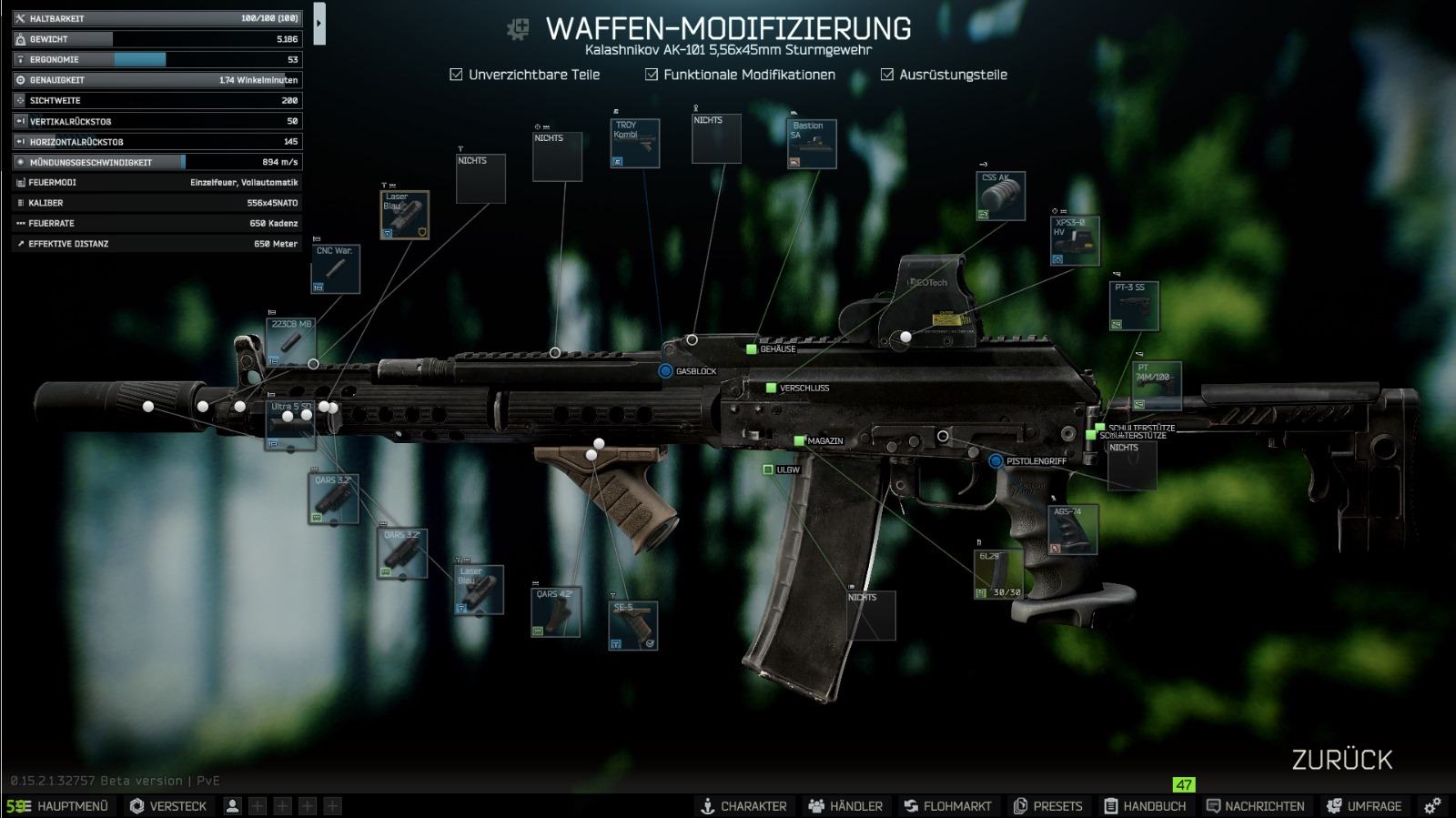Select the 6L29 magazine slot
Viewport: 1456px width, 818px height.
click(998, 574)
